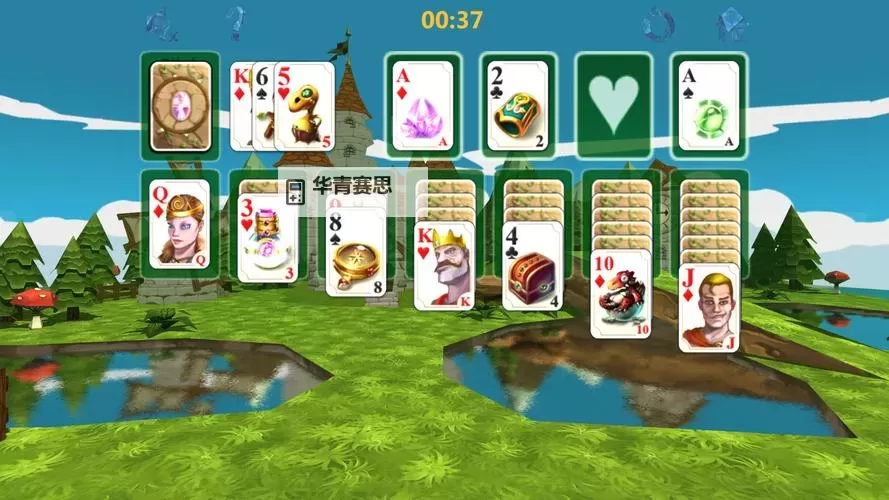
Task: Open help with the question mark icon
Action: (x=234, y=21)
